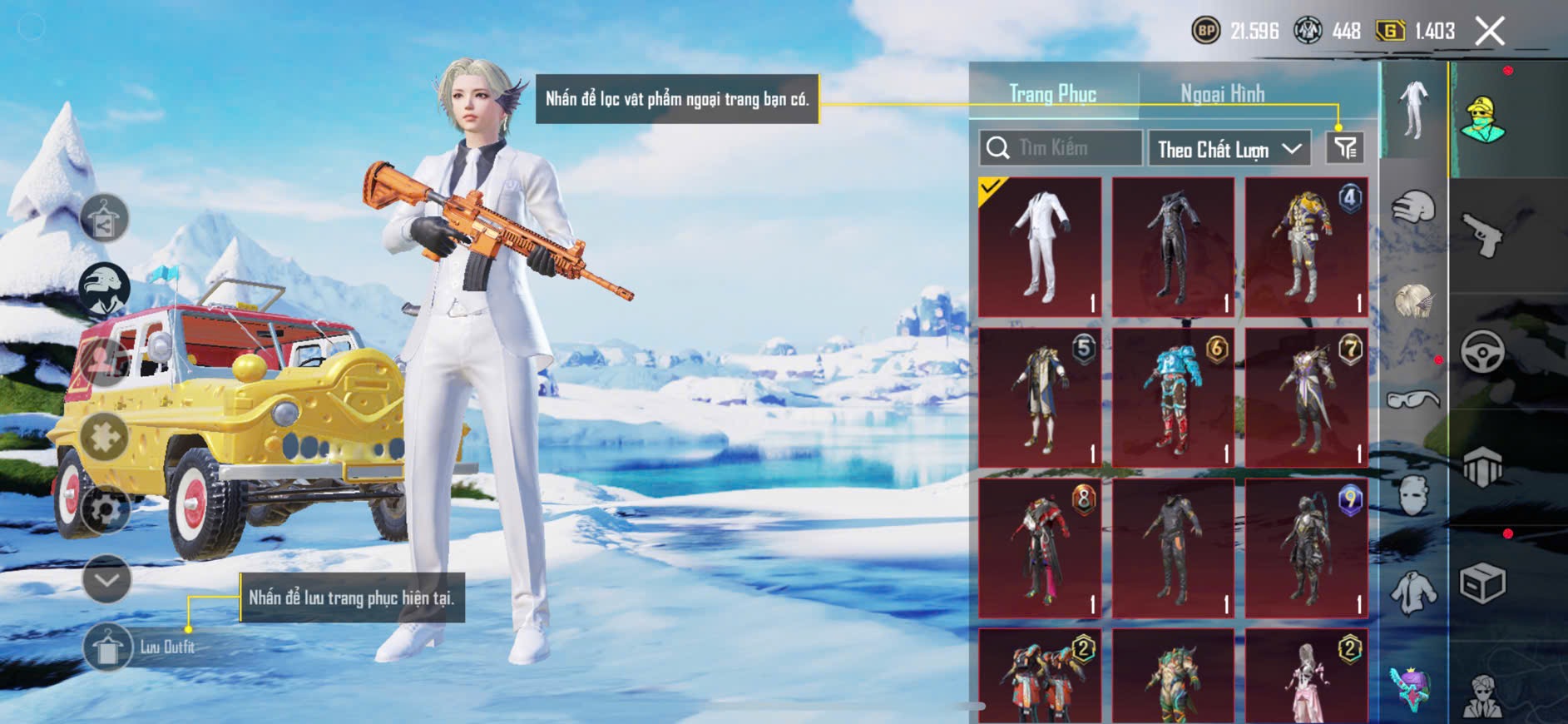The height and width of the screenshot is (724, 1568).
Task: Open the steering wheel vehicle skins section
Action: tap(1484, 350)
